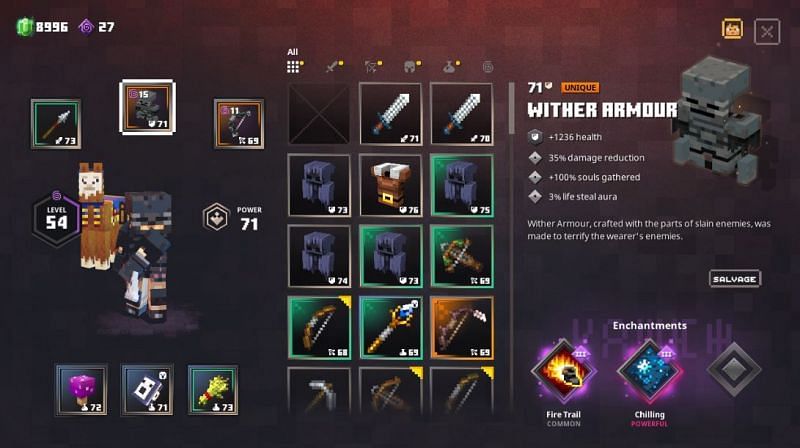Screen dimensions: 800x448
Task: Filter inventory by ranged bow tab
Action: tap(372, 66)
